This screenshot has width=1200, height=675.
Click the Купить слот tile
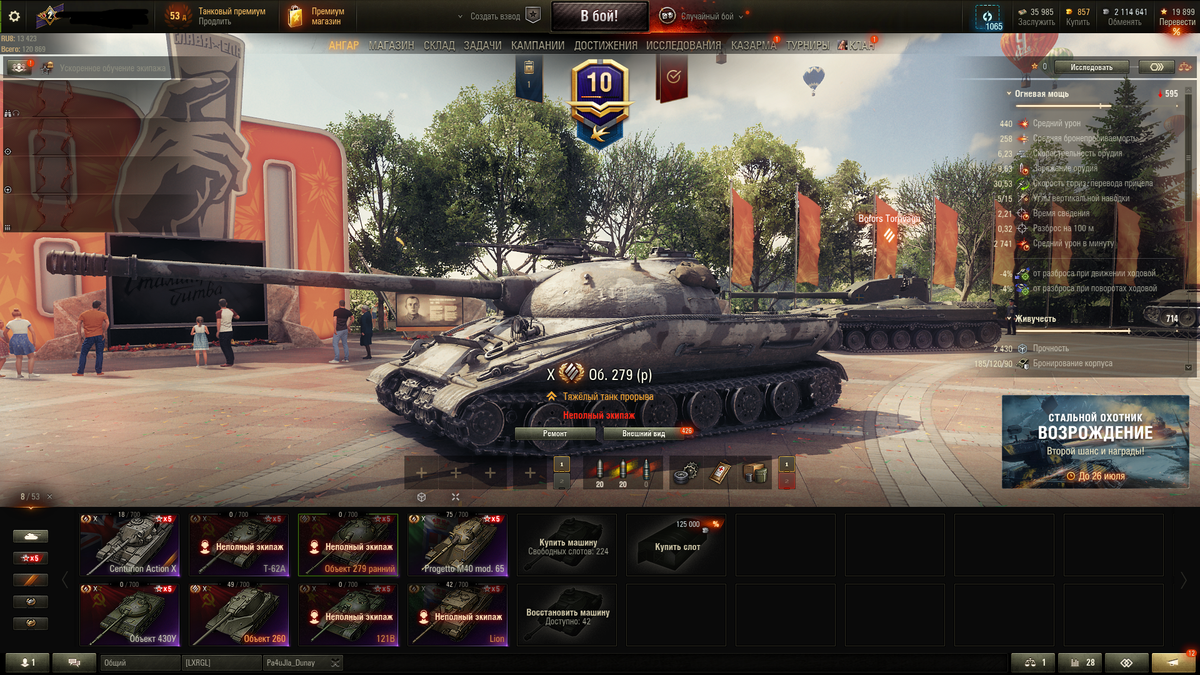[x=676, y=545]
